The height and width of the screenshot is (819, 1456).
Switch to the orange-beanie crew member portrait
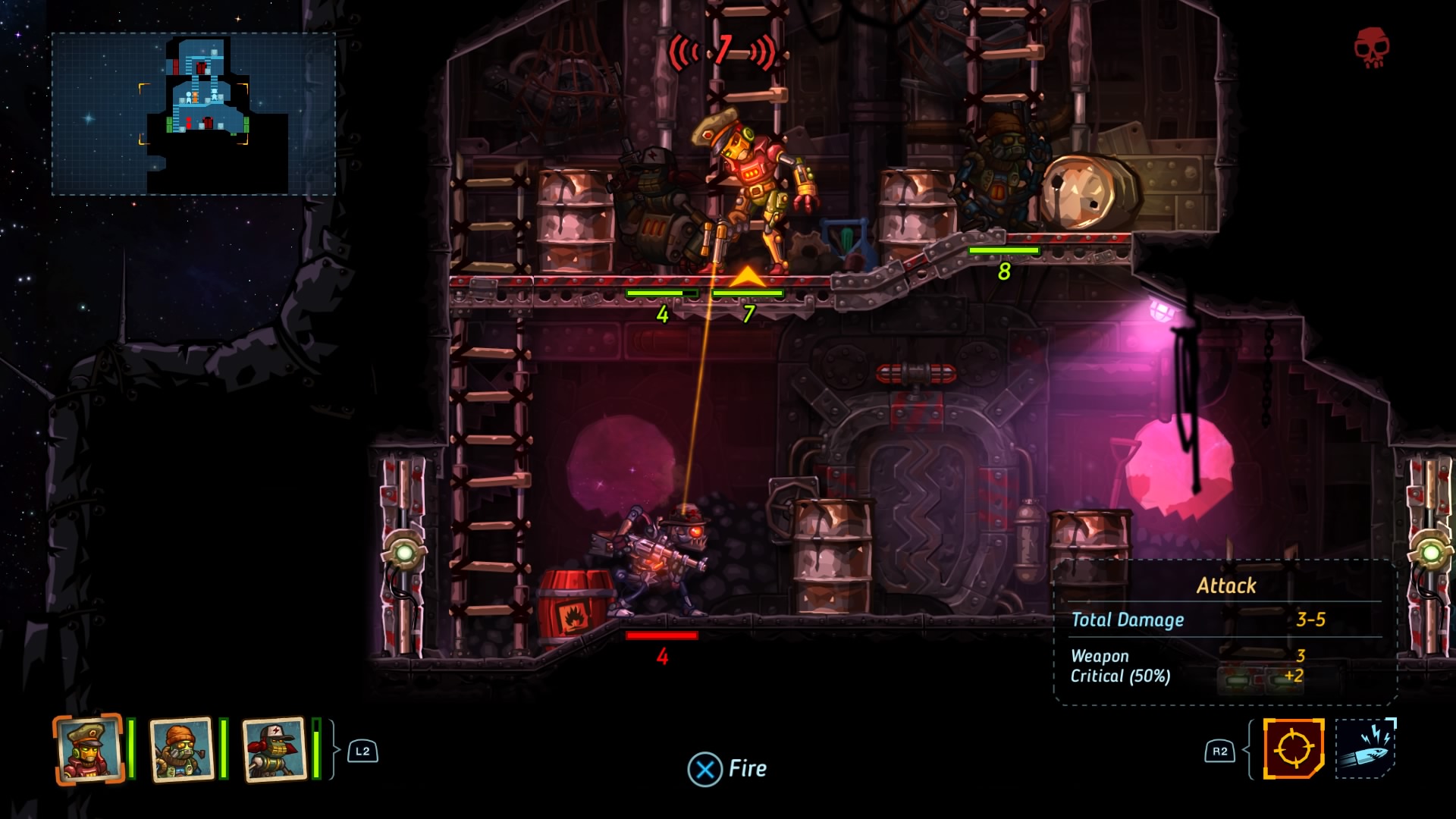coord(181,749)
